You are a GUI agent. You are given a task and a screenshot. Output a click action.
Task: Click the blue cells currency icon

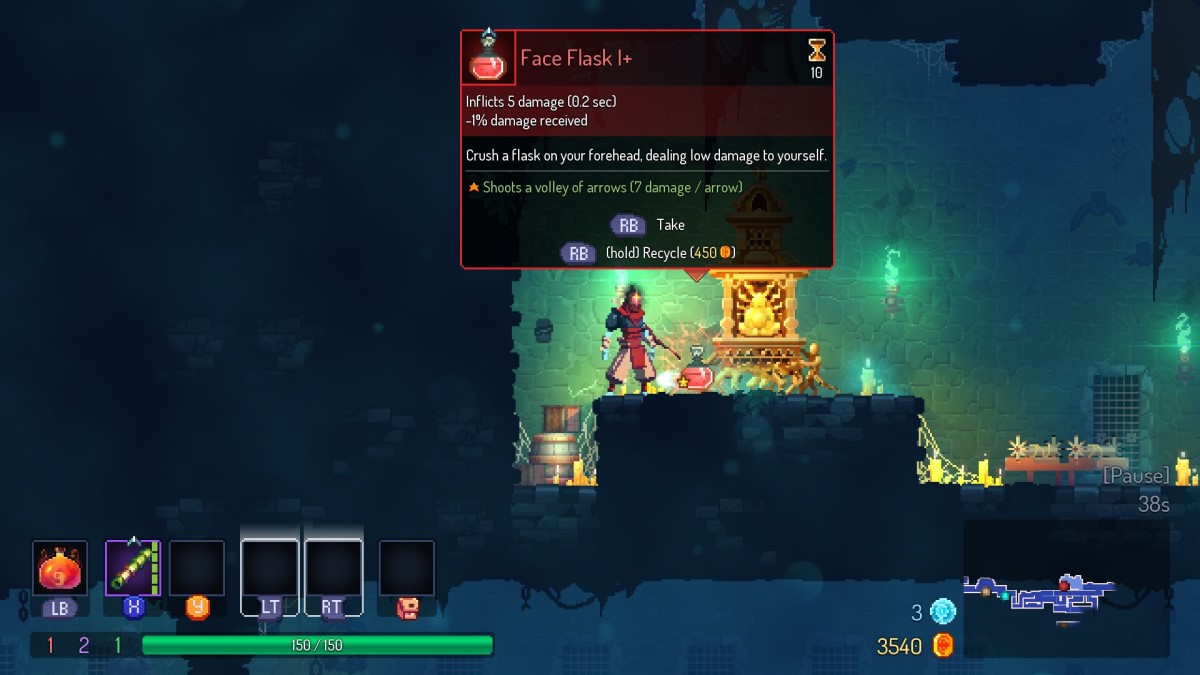click(x=942, y=611)
